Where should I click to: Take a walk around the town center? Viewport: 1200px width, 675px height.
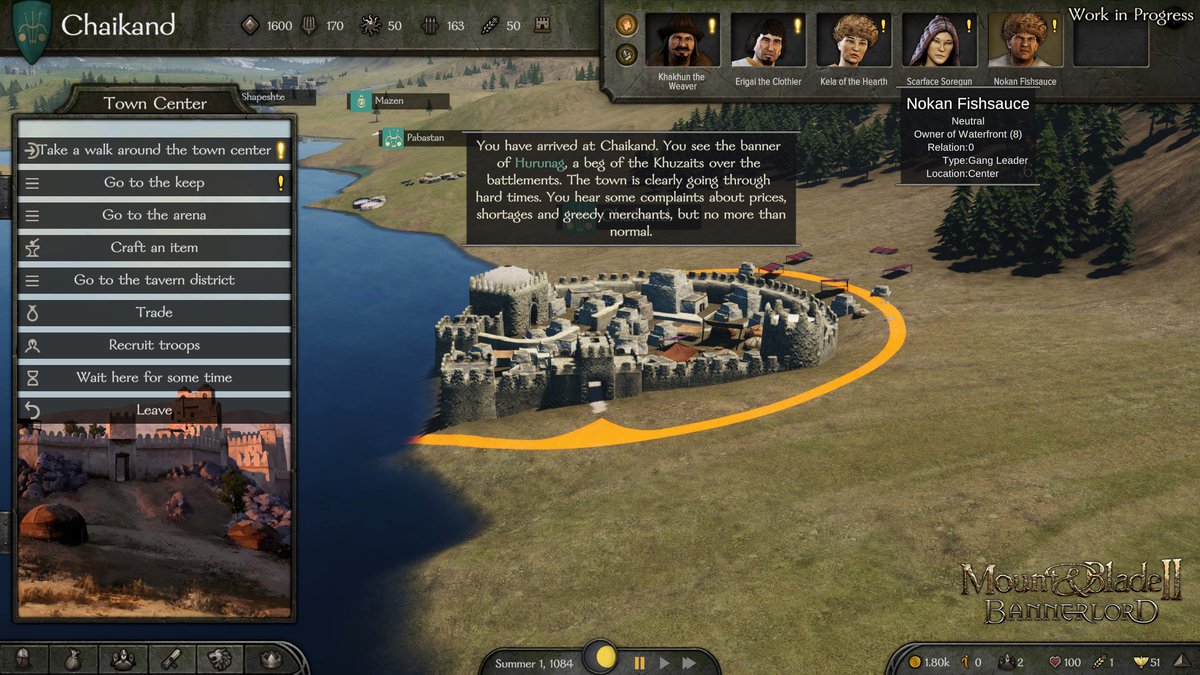click(154, 150)
